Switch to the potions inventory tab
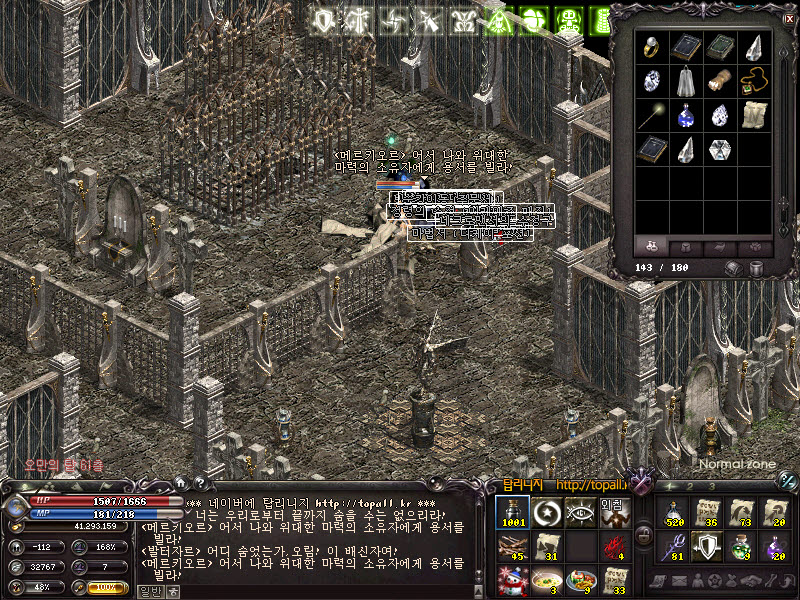800x600 pixels. [x=650, y=246]
